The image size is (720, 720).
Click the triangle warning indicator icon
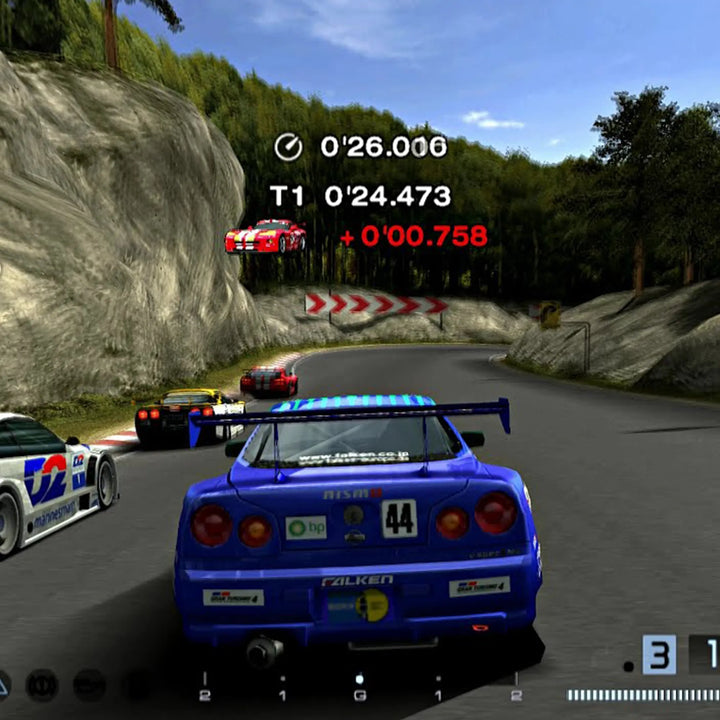coord(3,685)
